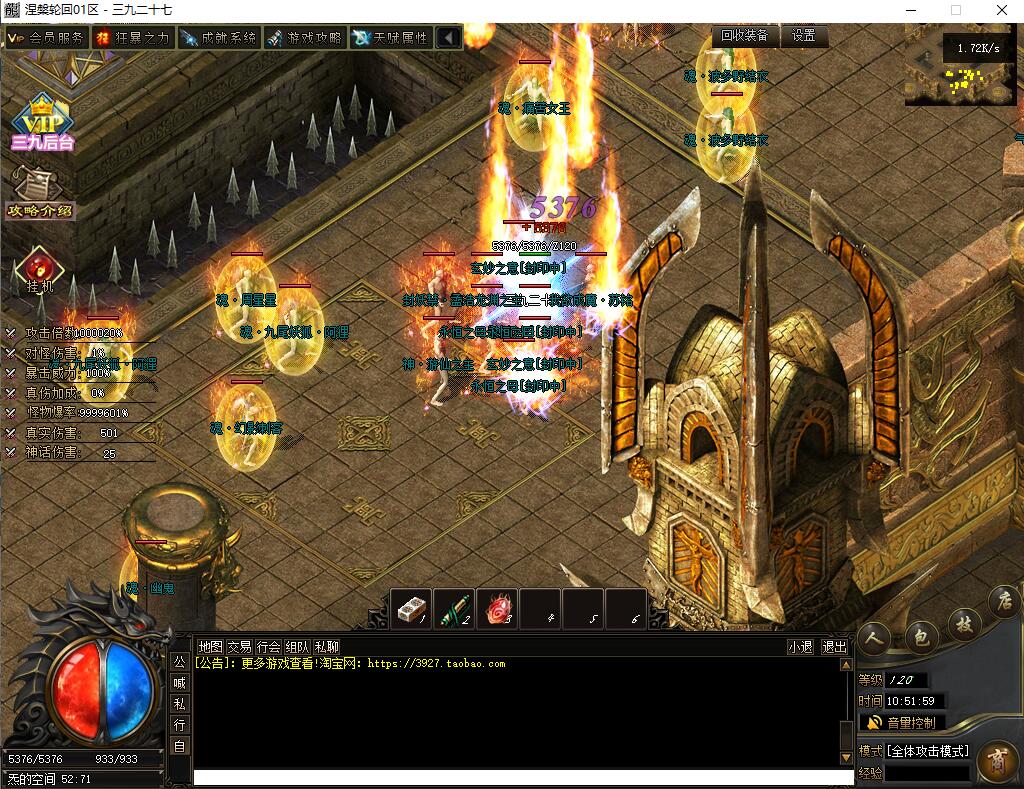Collapse the top menu bar arrow
Image resolution: width=1024 pixels, height=789 pixels.
[x=449, y=37]
